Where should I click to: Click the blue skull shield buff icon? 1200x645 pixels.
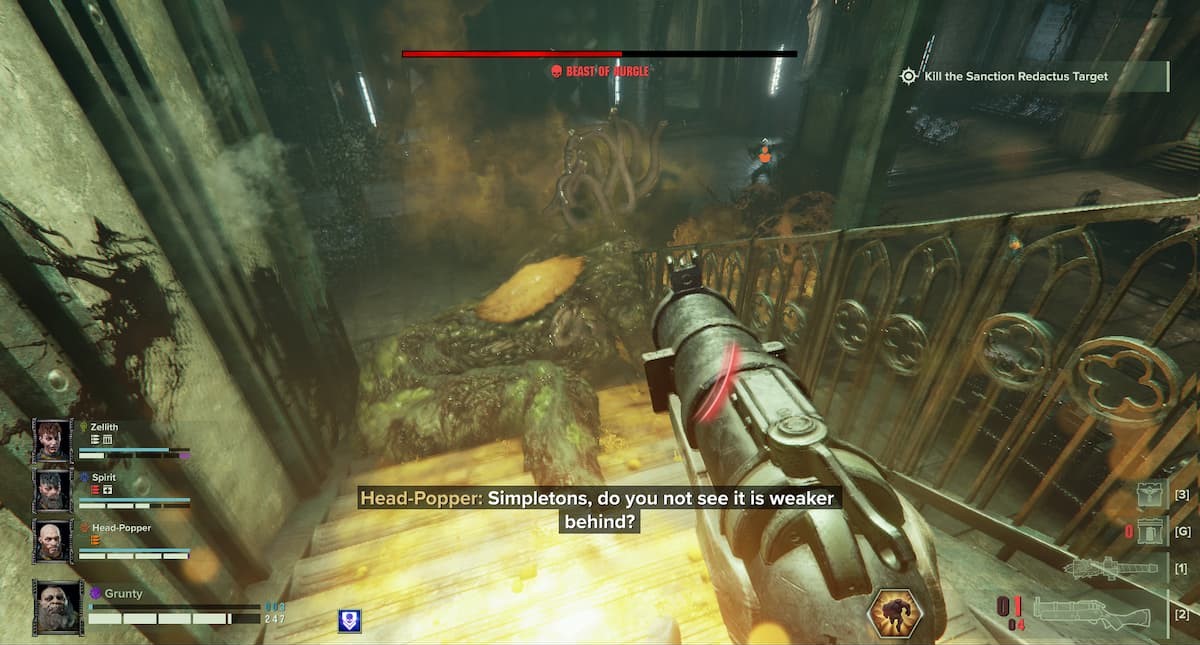click(x=349, y=620)
